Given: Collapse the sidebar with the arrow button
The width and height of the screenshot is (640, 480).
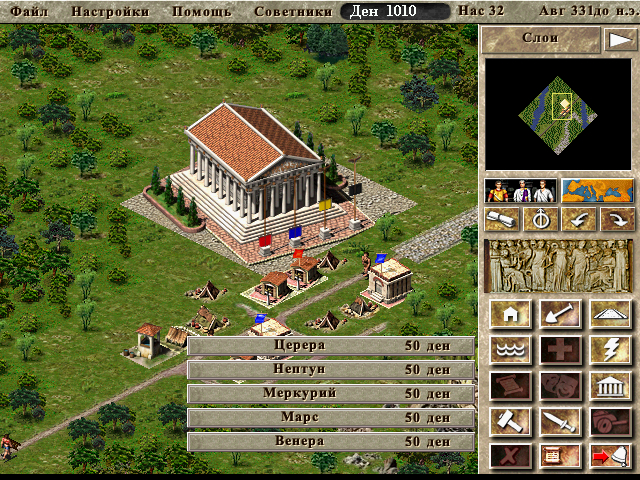Looking at the screenshot, I should 618,39.
